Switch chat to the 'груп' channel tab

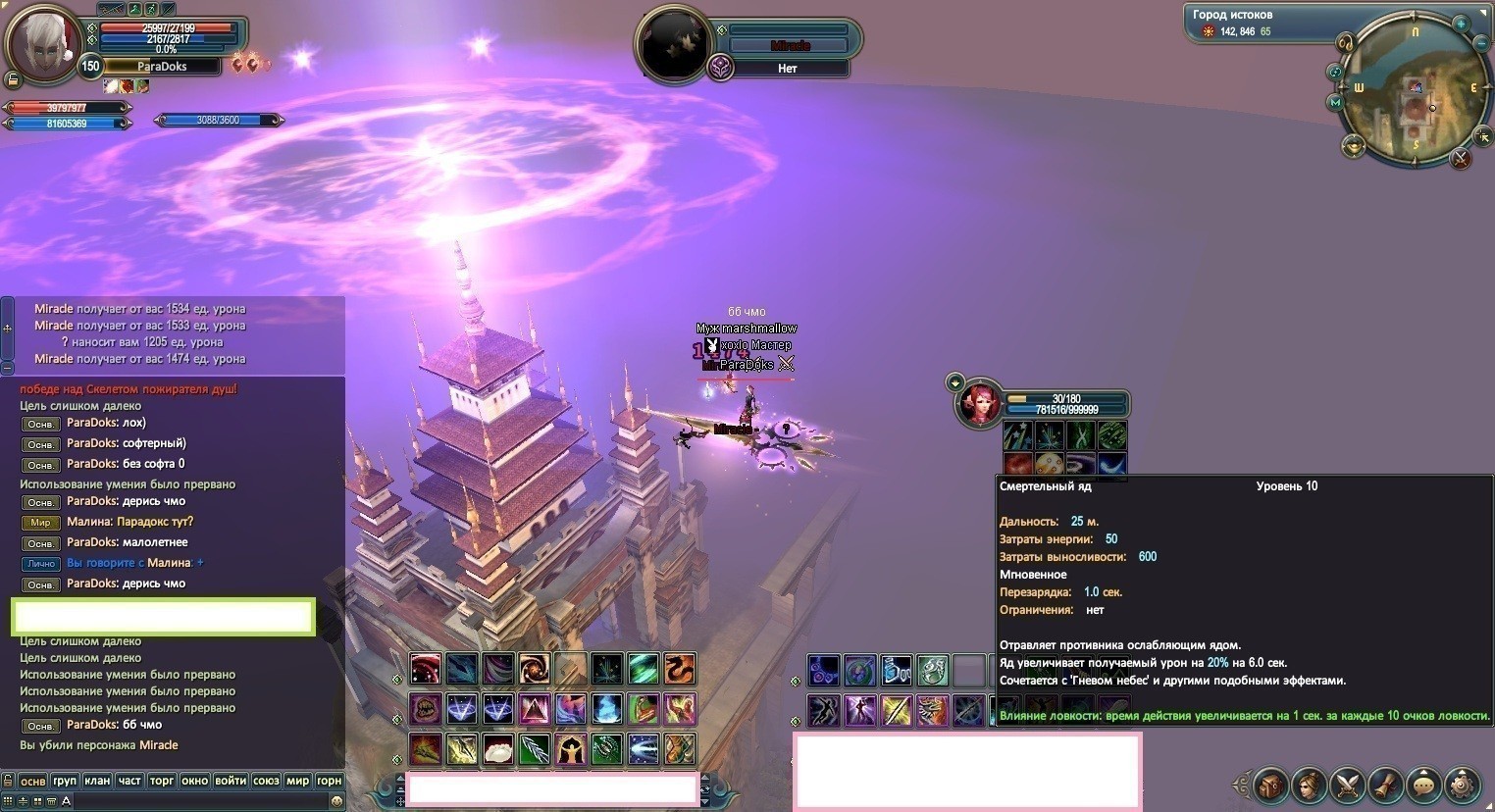point(65,781)
